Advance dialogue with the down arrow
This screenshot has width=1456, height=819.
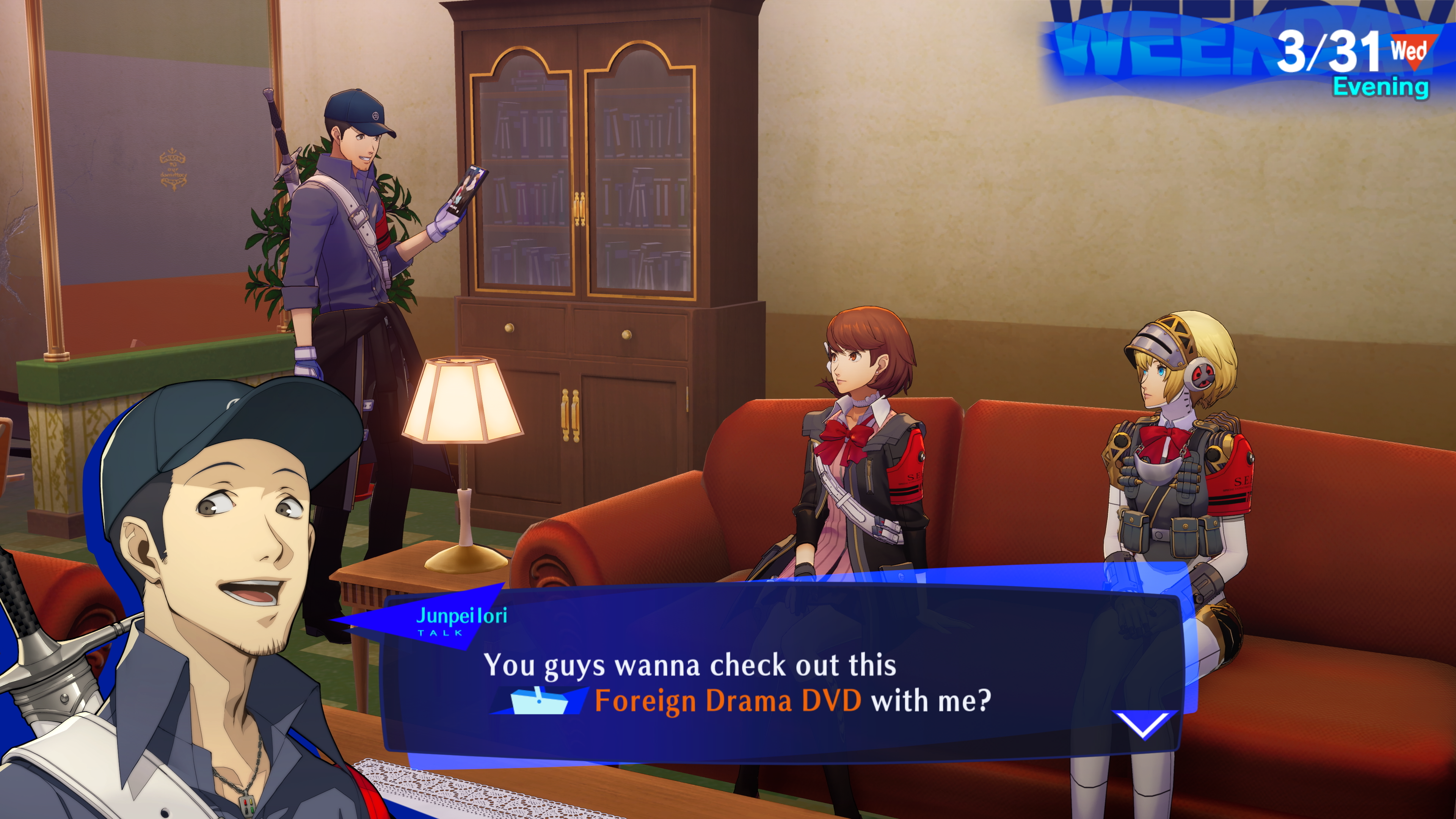(x=1145, y=724)
